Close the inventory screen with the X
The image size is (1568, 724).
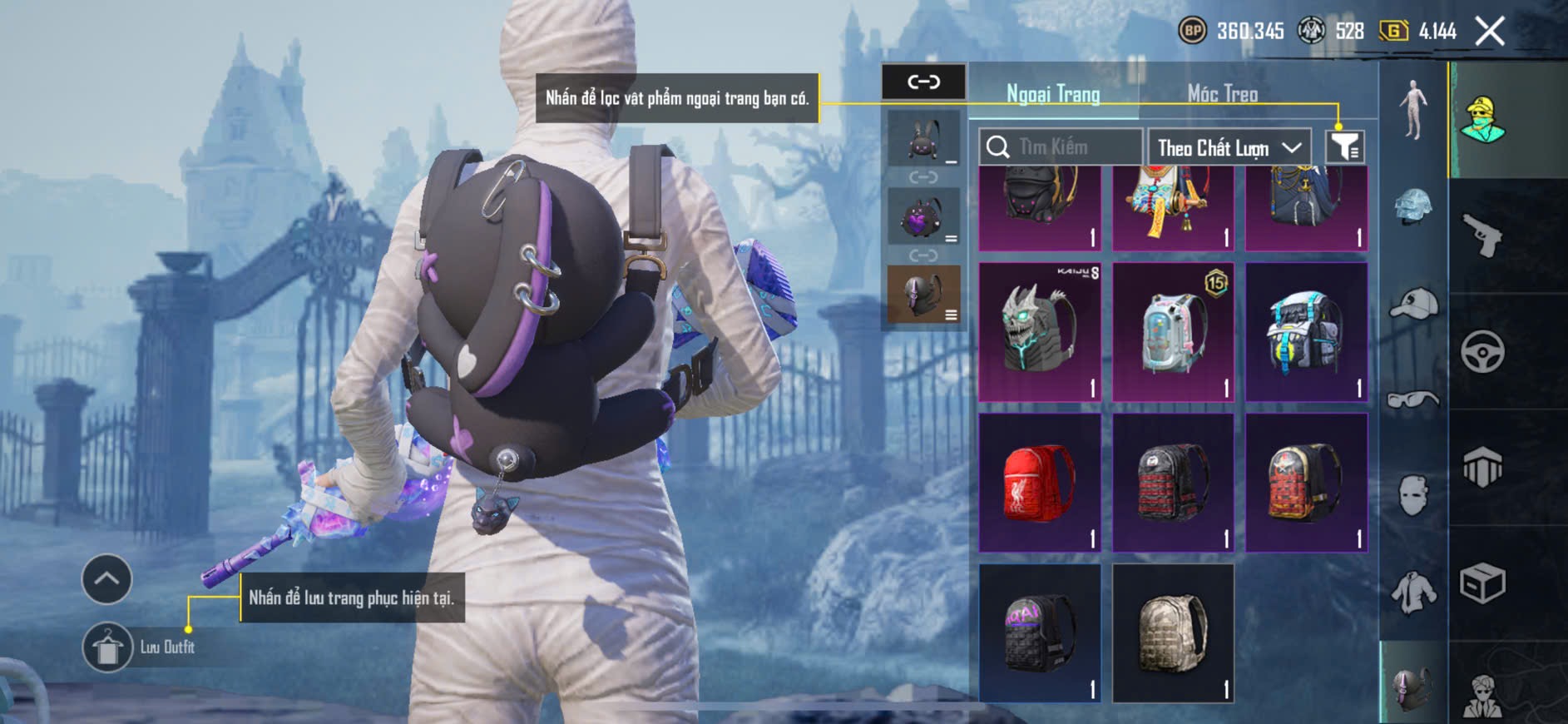(x=1489, y=32)
